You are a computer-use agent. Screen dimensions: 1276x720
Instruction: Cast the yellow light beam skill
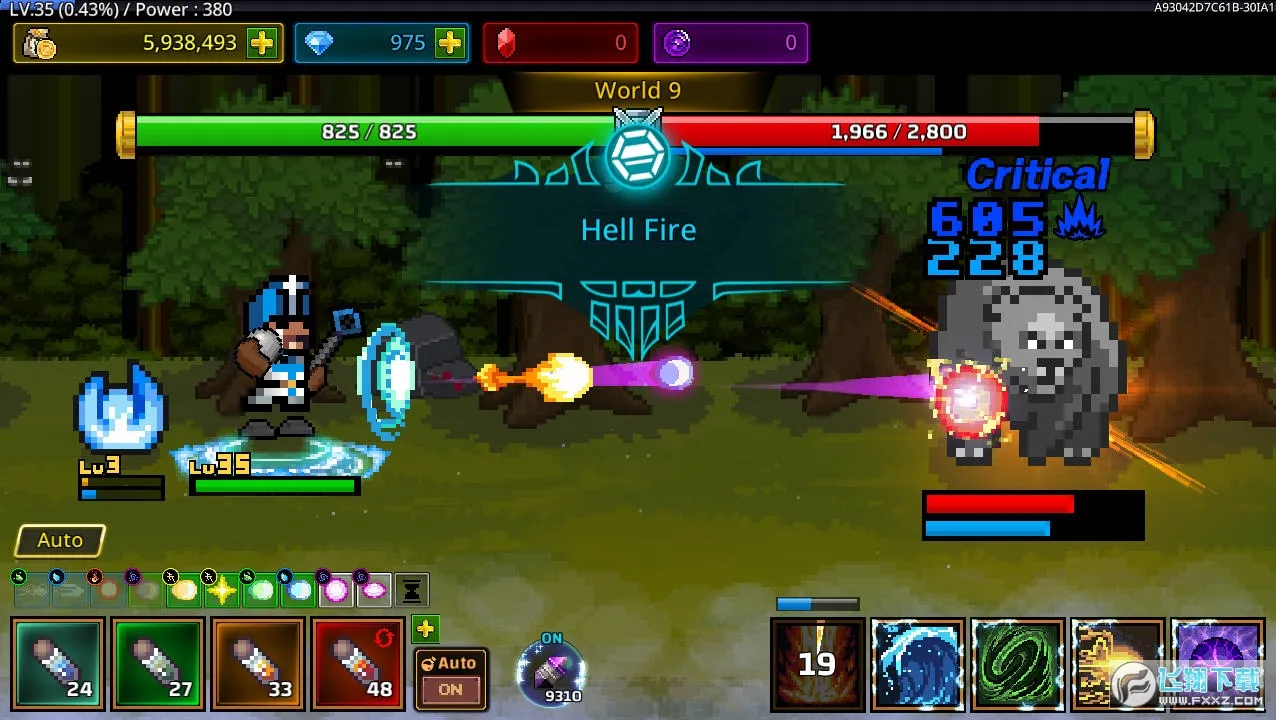pos(1116,664)
